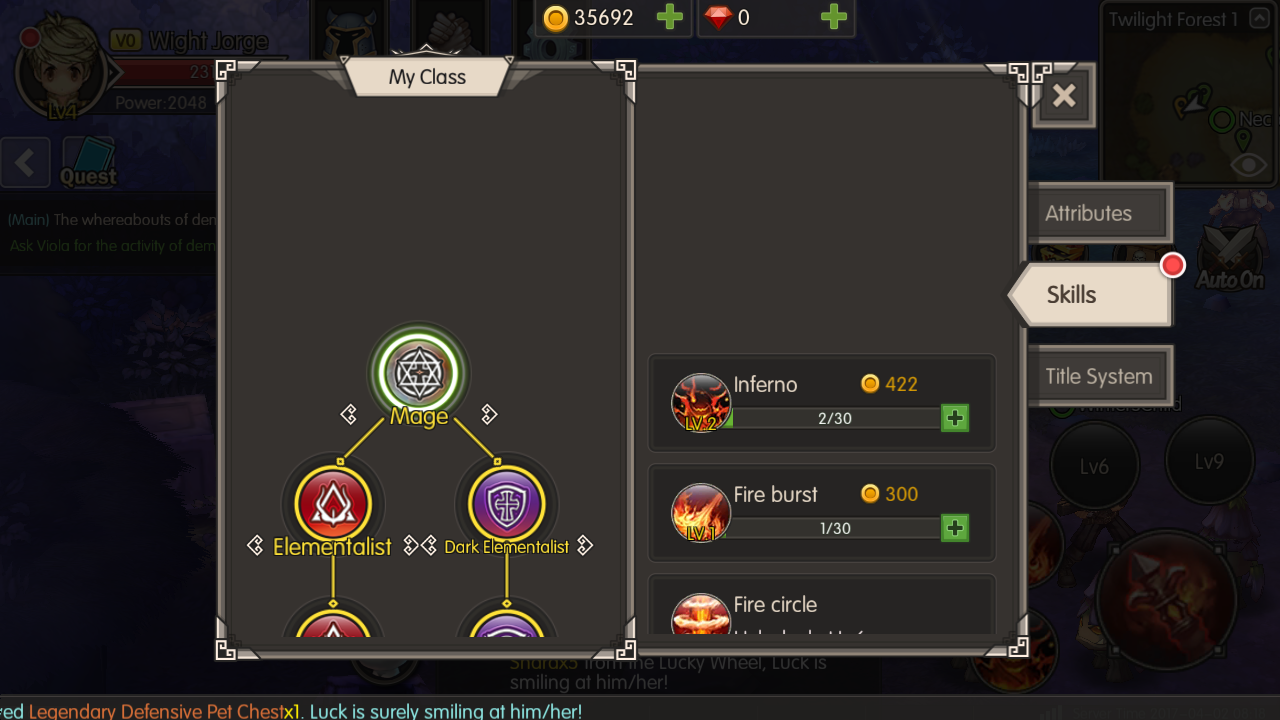Click the left arrow beside Quest

(x=25, y=162)
